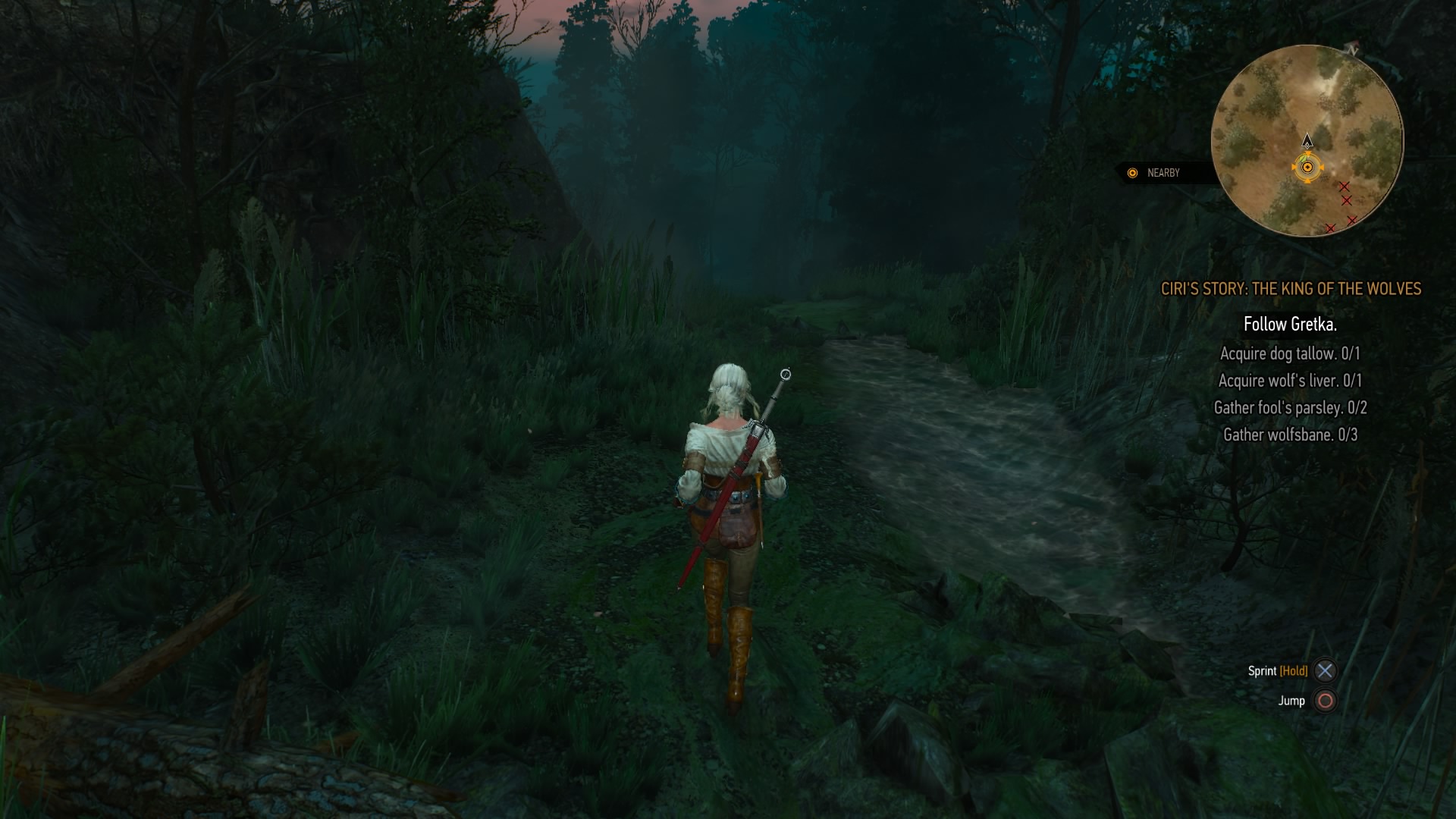Select the Ciri's Story quest title
This screenshot has height=819, width=1456.
click(1291, 289)
